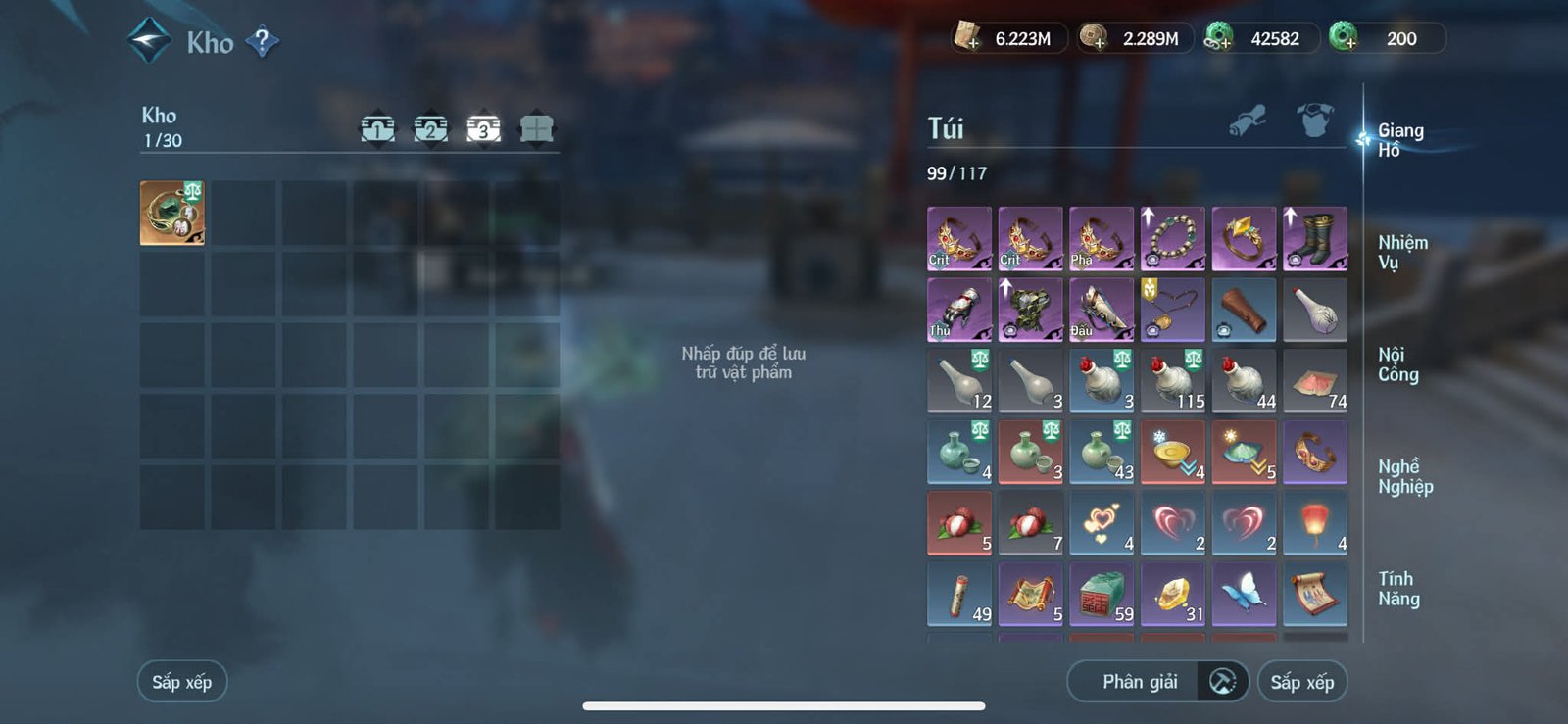Activate warehouse tab 3
This screenshot has height=724, width=1568.
coord(481,126)
